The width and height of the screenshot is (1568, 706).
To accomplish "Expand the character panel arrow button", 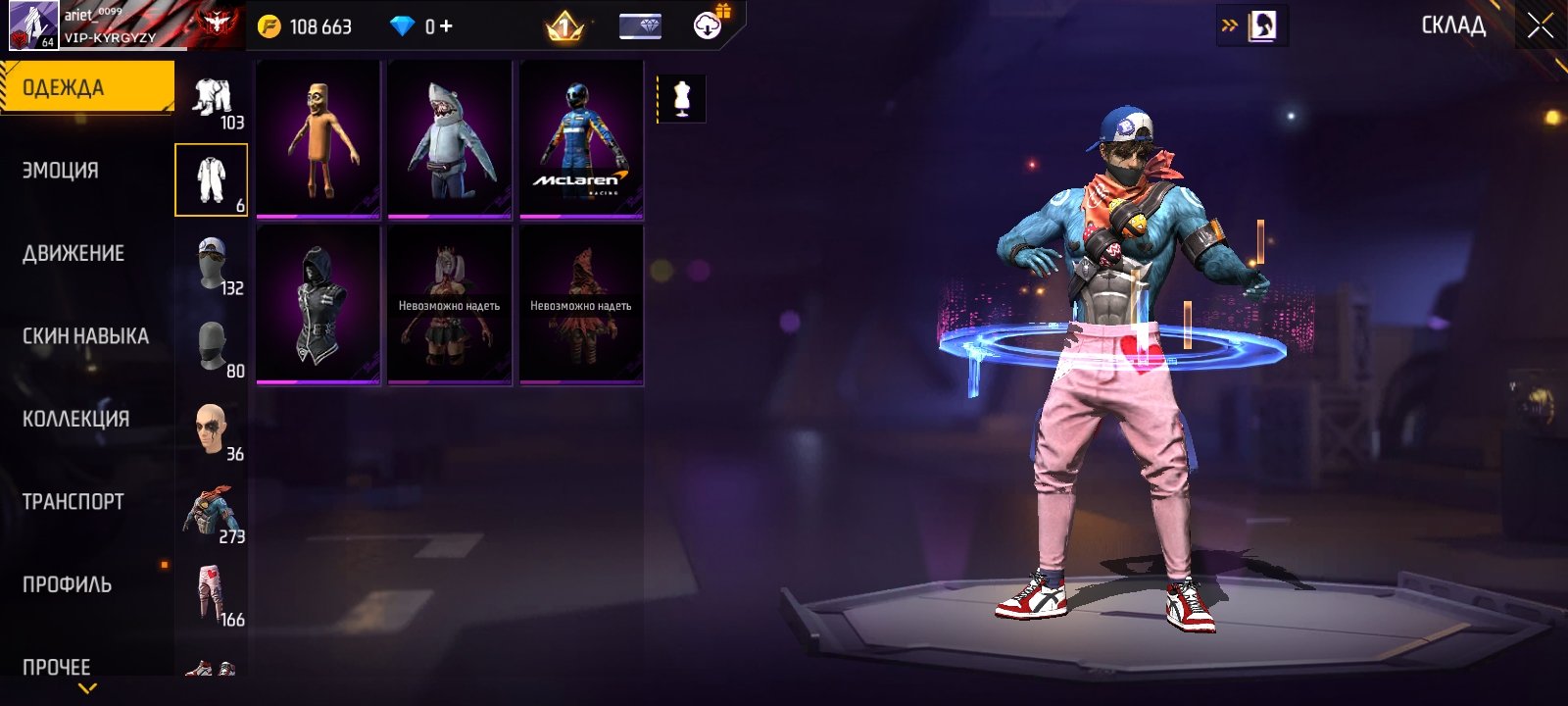I will pos(1251,26).
